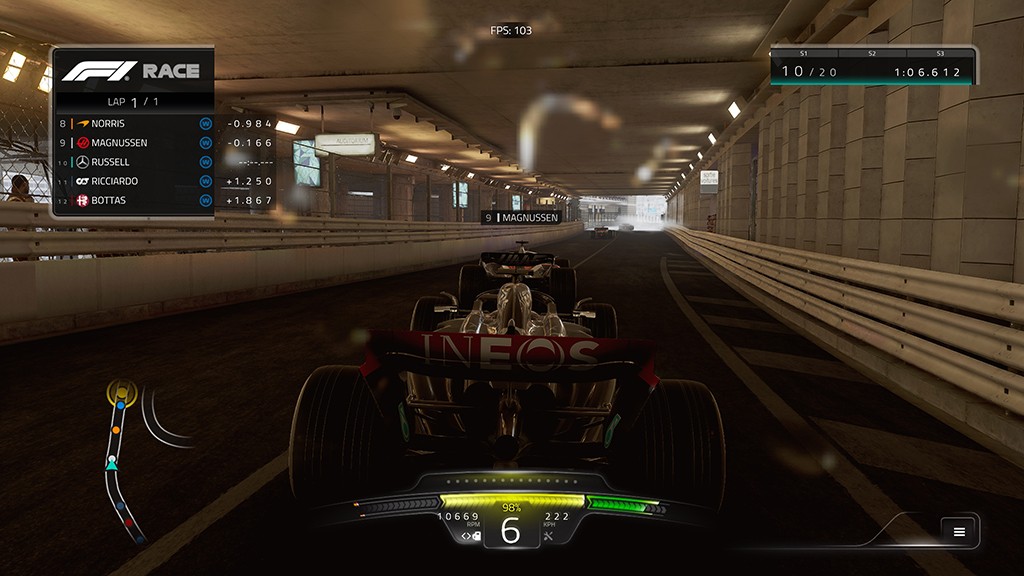Screen dimensions: 1024x576
Task: Select the track minimap
Action: click(x=123, y=460)
